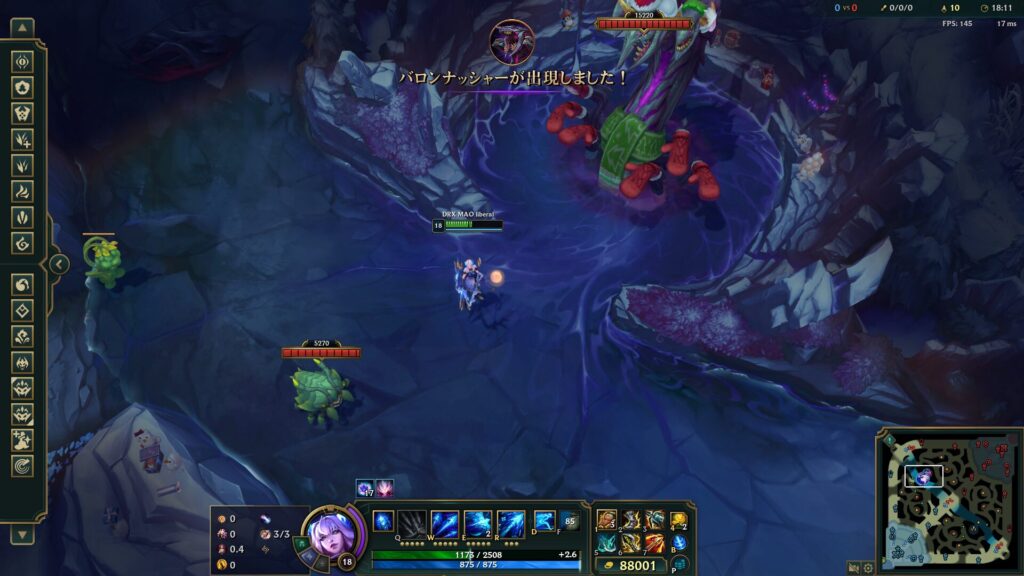
Task: Activate the W ability icon
Action: (x=445, y=522)
